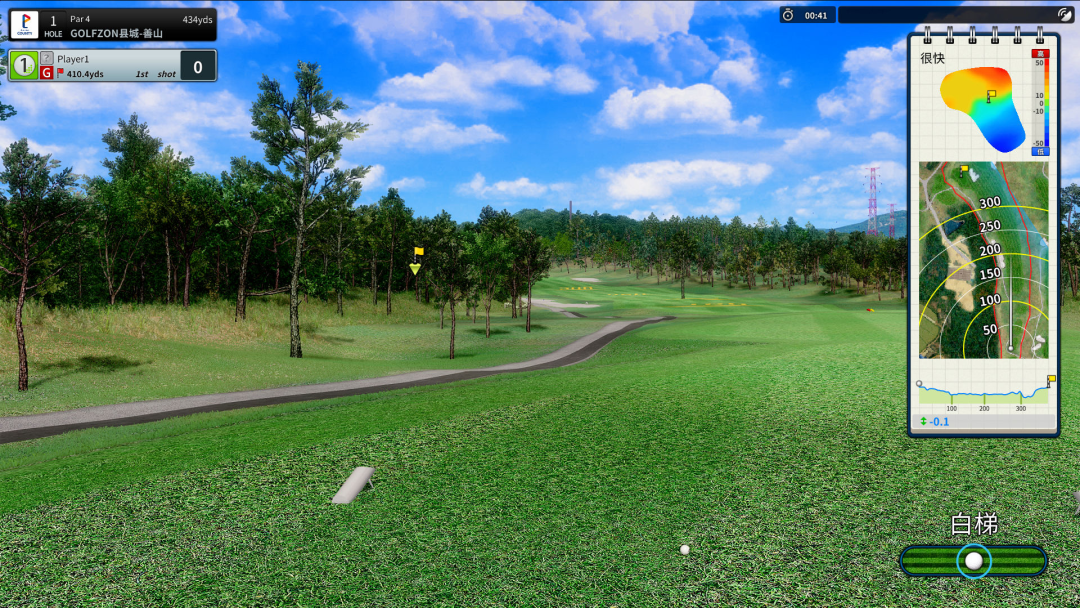This screenshot has width=1080, height=608.
Task: Open the Hole 1 course info bar
Action: (x=113, y=25)
